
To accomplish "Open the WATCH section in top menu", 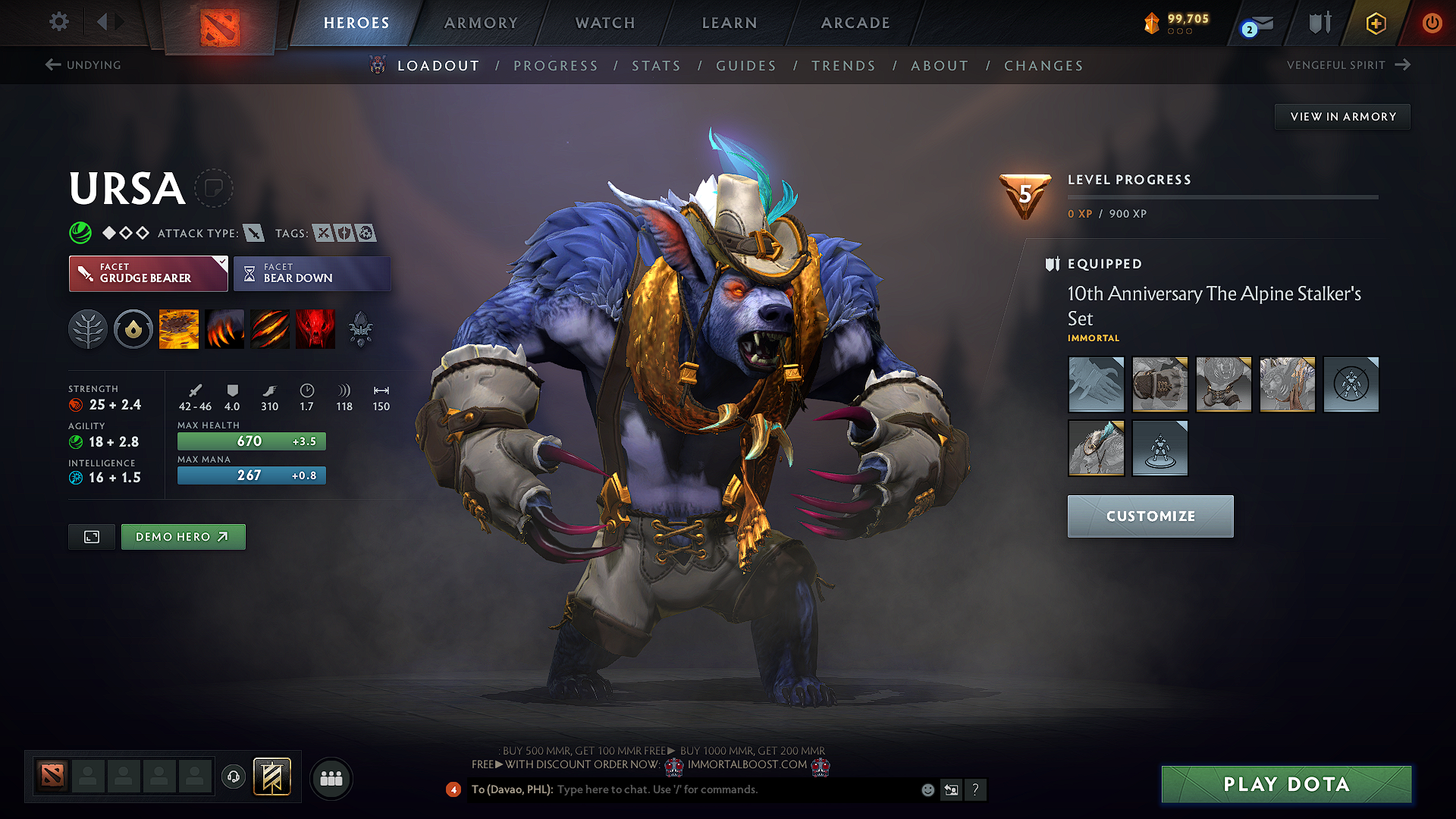I will pos(604,24).
